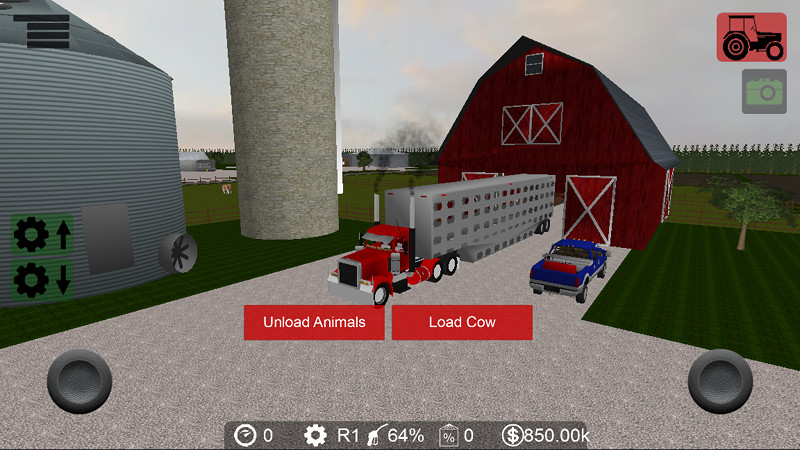This screenshot has width=800, height=450.
Task: Tap the gear with up arrow
Action: (x=42, y=236)
